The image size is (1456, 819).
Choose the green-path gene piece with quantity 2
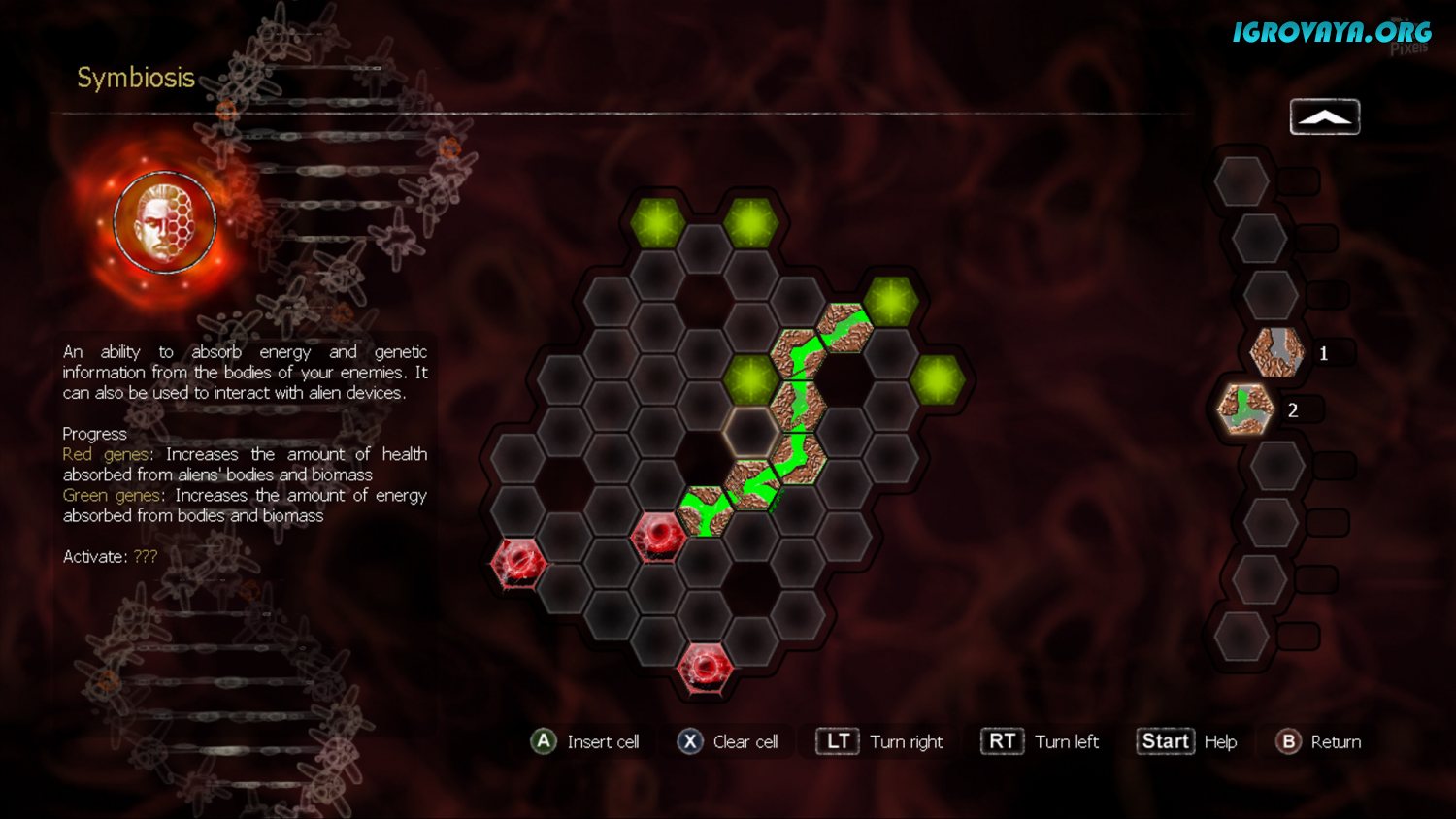click(1245, 409)
